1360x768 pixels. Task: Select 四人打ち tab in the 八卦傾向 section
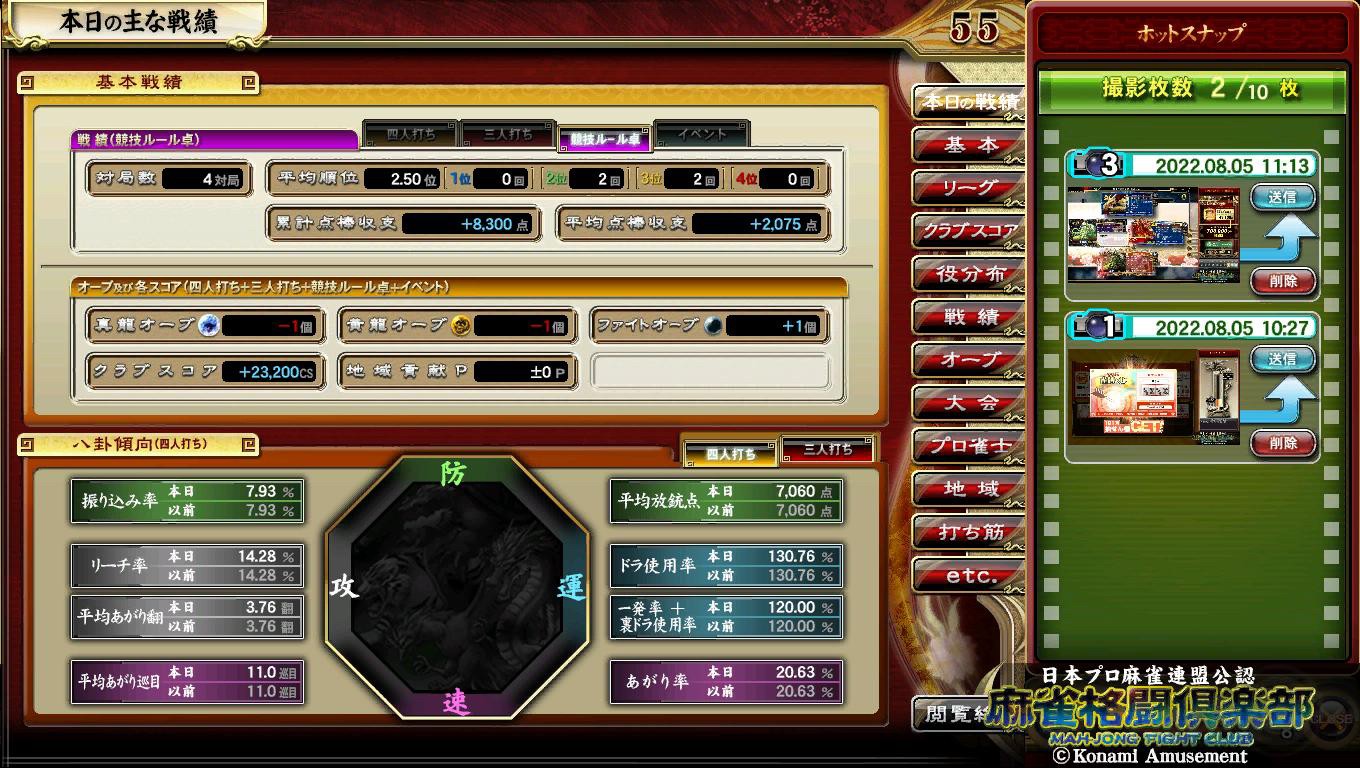tap(730, 453)
